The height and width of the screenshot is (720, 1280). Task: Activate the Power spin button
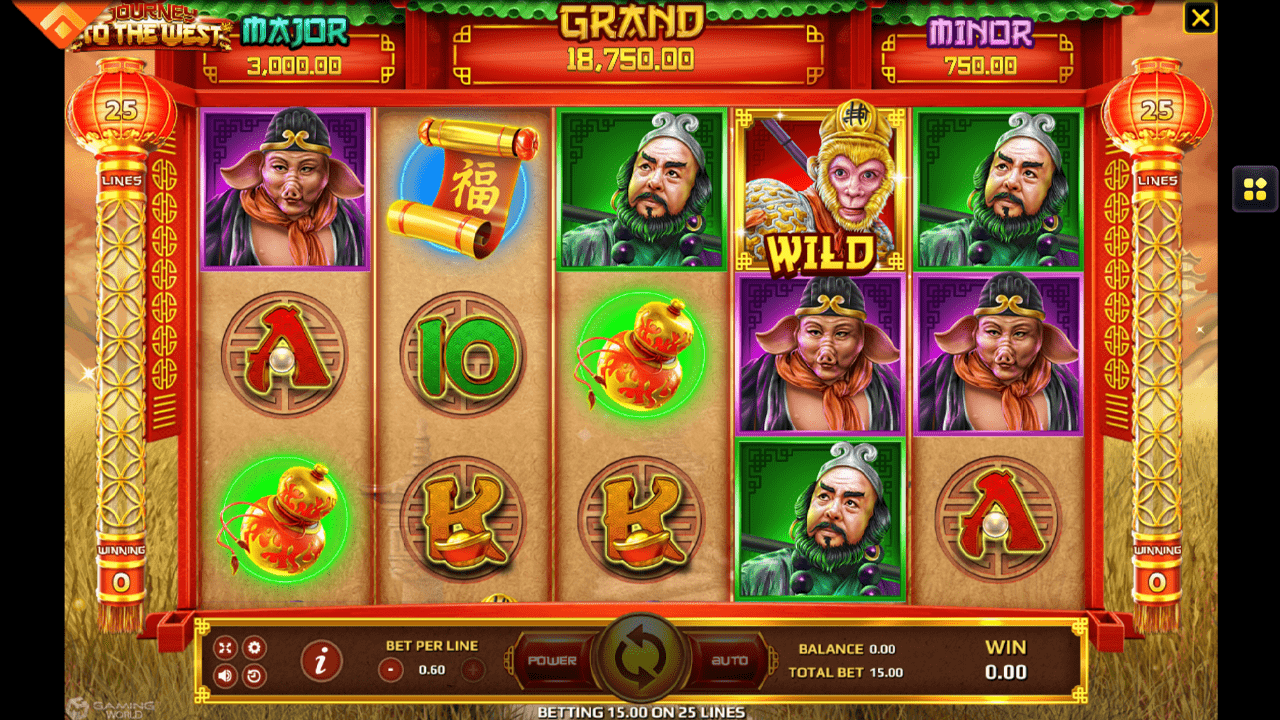(552, 661)
